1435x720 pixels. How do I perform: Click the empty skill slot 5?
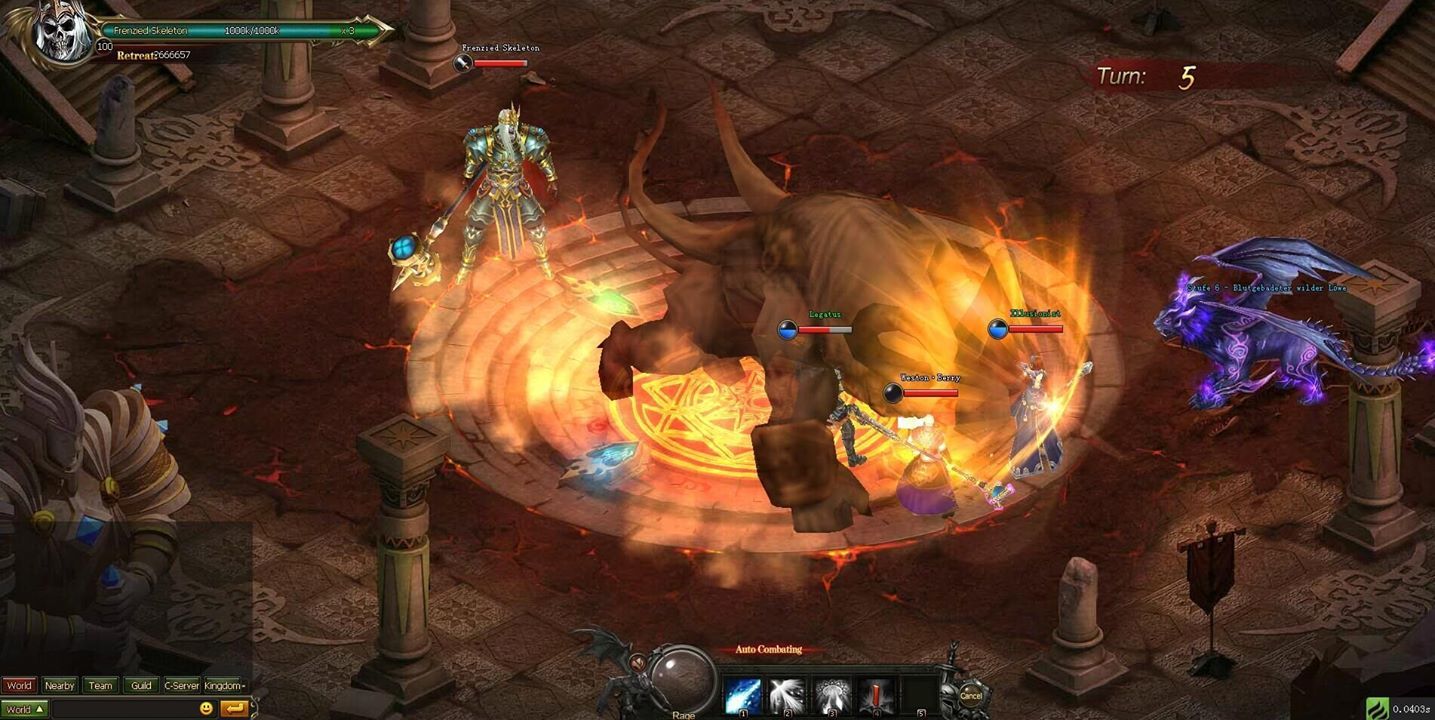coord(921,691)
